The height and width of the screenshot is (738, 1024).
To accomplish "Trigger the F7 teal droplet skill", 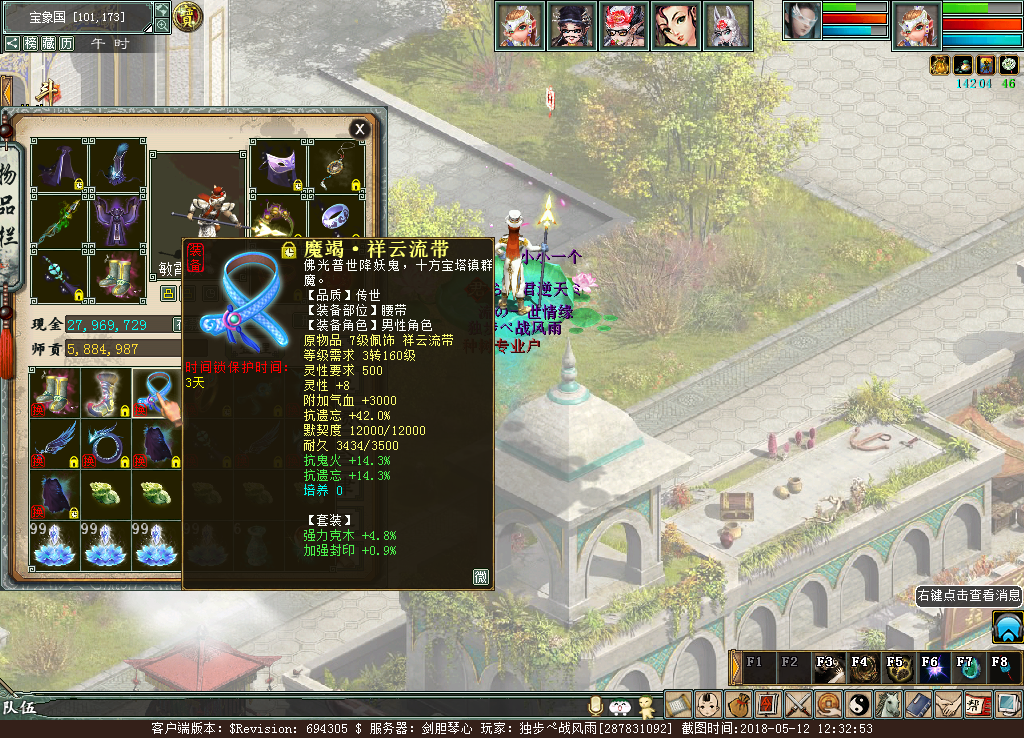I will coord(965,667).
